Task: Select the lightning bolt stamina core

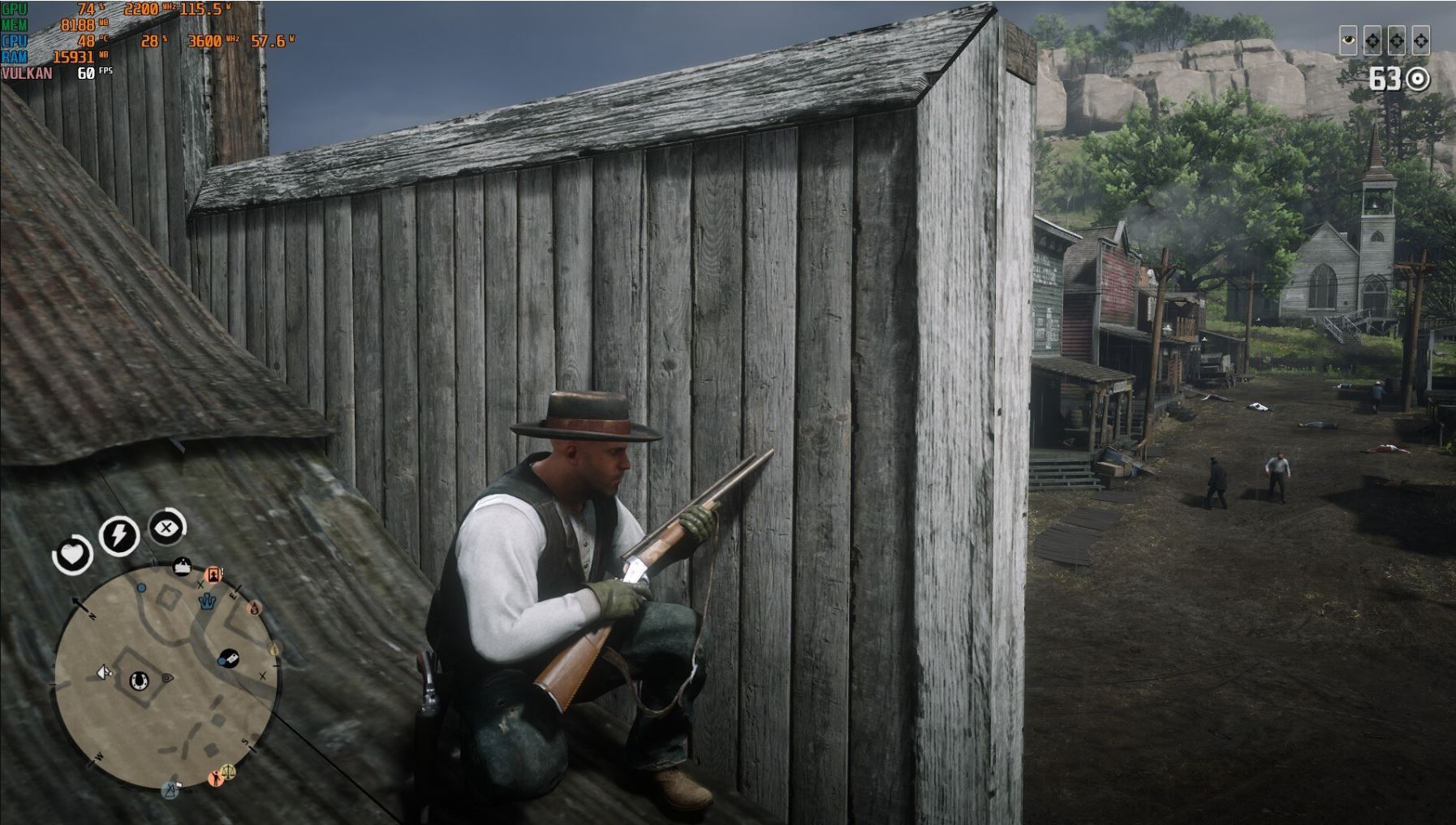Action: pos(118,535)
